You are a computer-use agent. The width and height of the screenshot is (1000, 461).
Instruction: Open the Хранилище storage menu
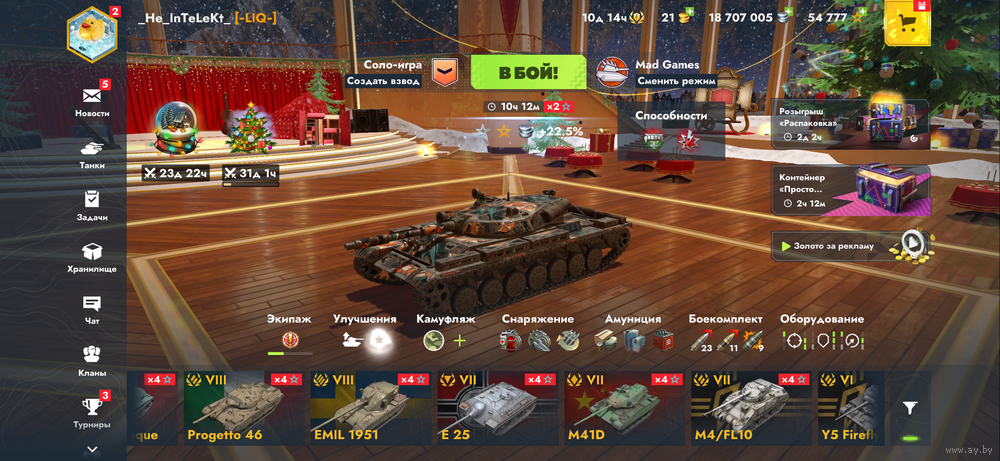[92, 257]
